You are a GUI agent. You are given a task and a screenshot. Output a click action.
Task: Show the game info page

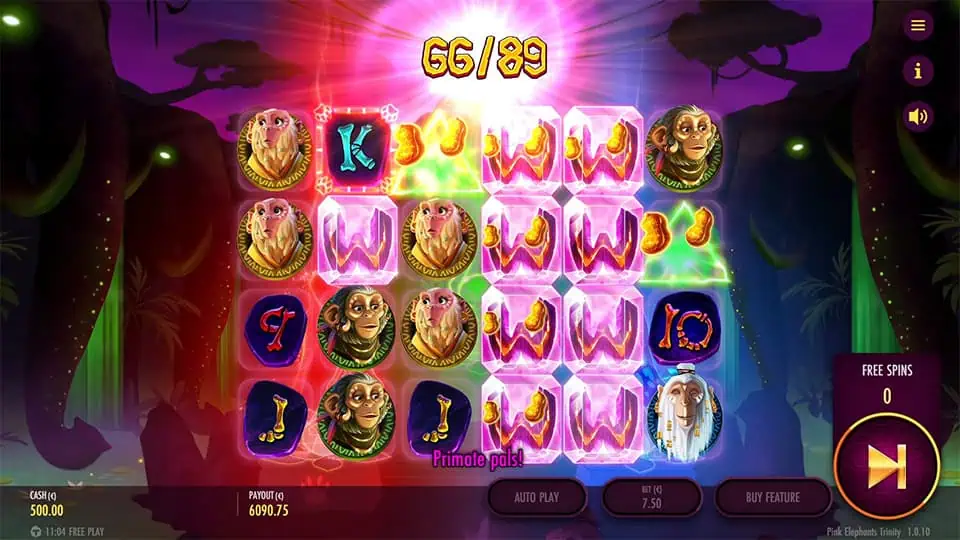coord(917,71)
